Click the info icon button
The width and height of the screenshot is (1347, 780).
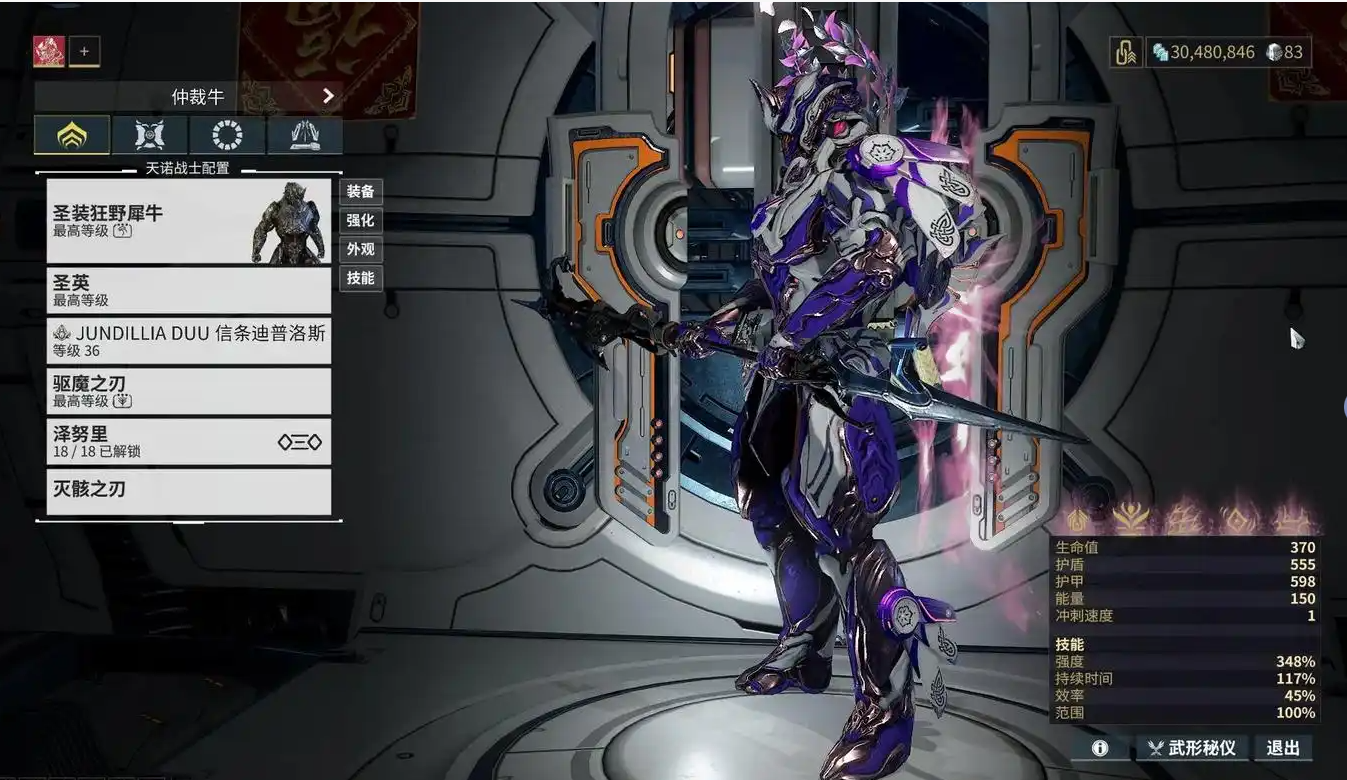coord(1100,748)
